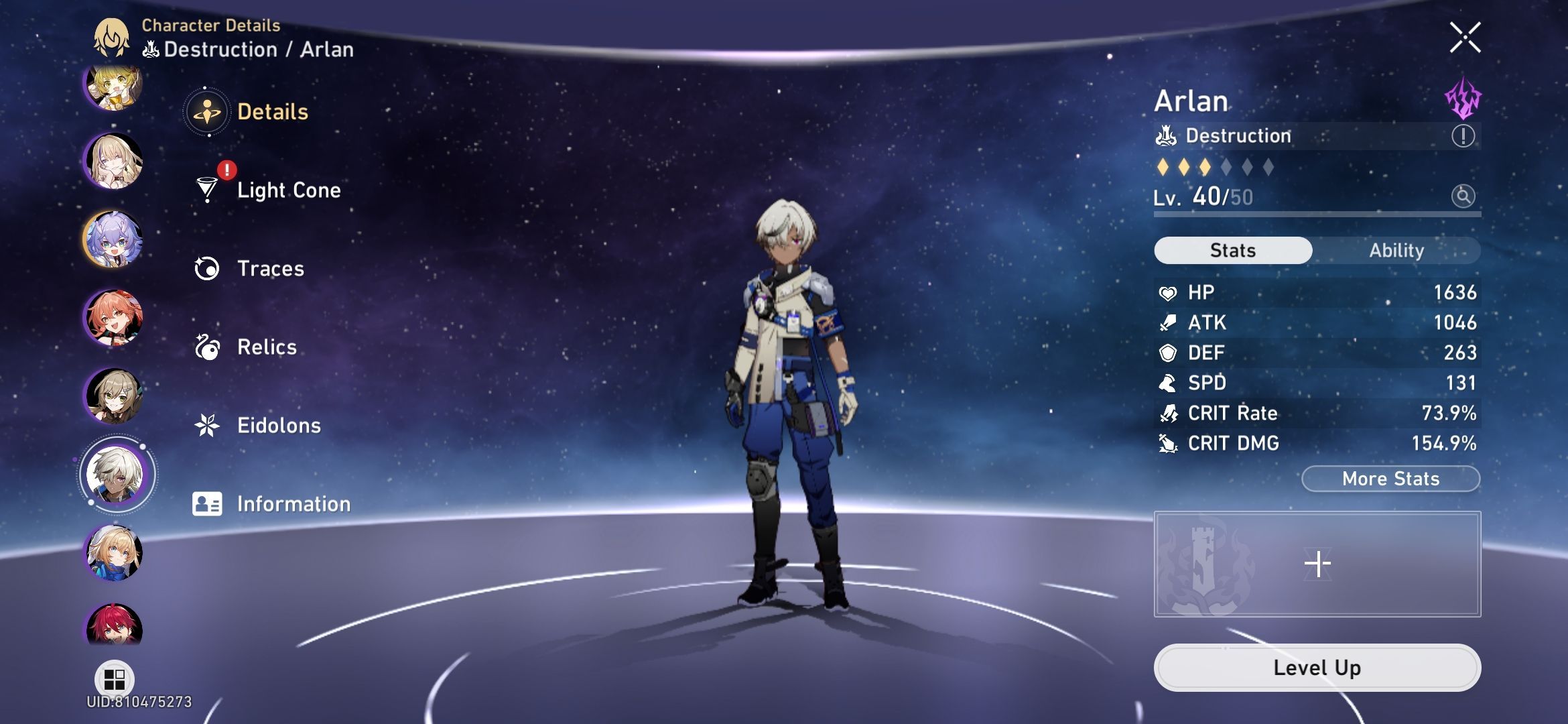Select the Details menu entry
The width and height of the screenshot is (1568, 724).
click(x=271, y=112)
